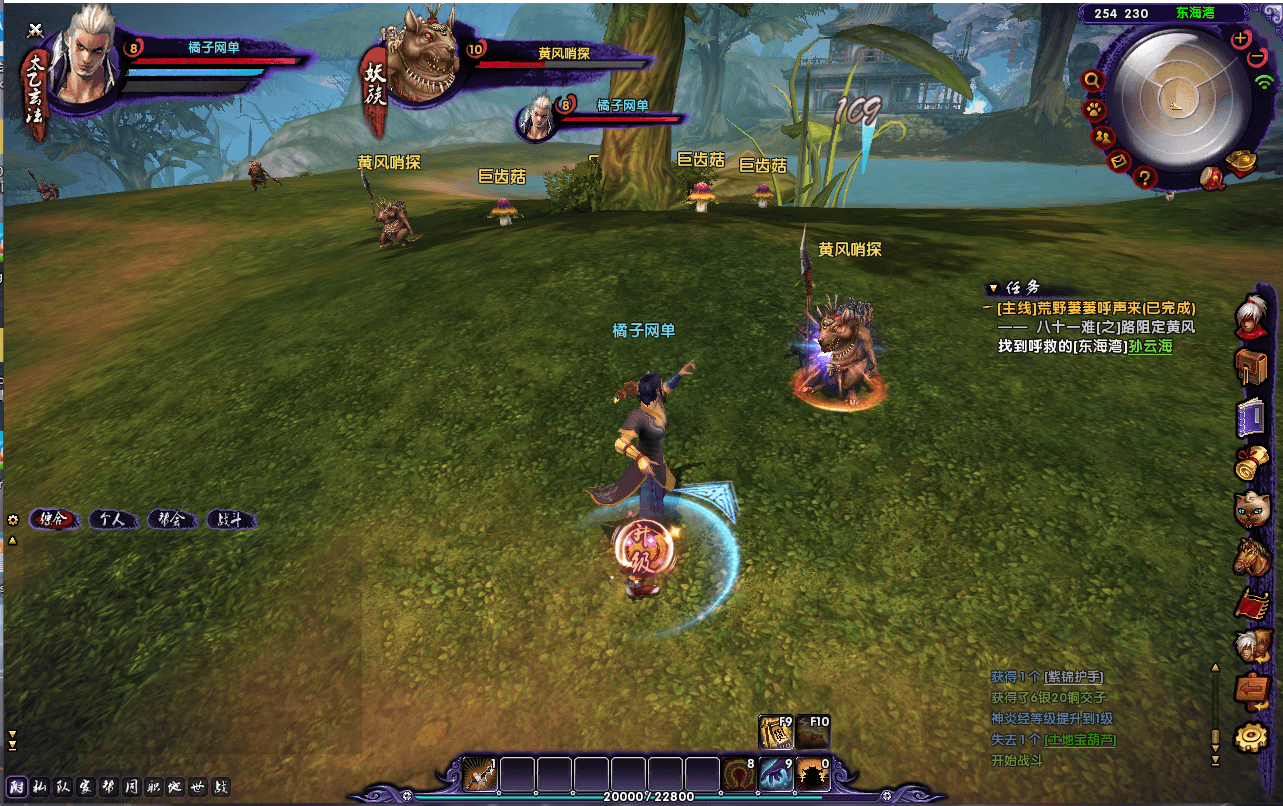Zoom in the minimap with plus button
The image size is (1283, 806).
coord(1241,39)
